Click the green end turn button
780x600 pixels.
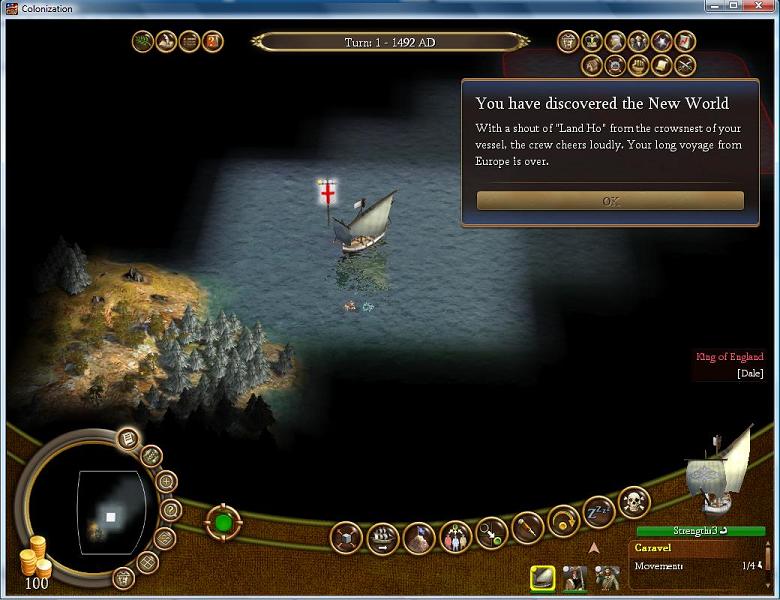click(223, 521)
